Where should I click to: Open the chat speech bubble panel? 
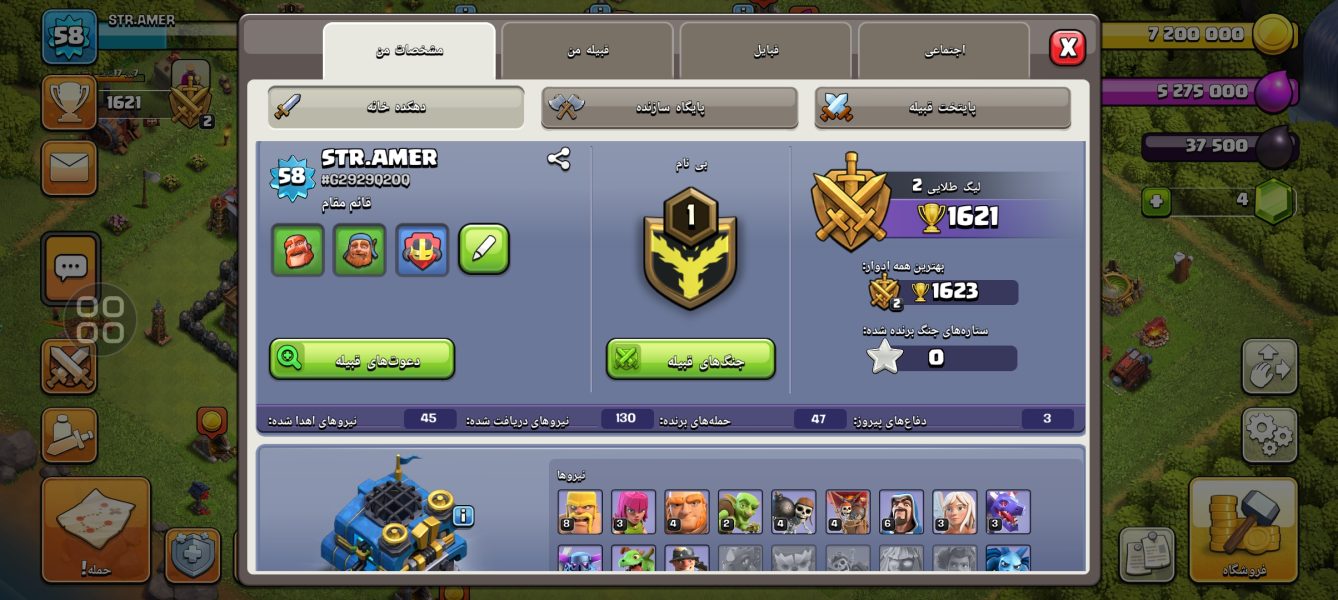click(x=70, y=267)
